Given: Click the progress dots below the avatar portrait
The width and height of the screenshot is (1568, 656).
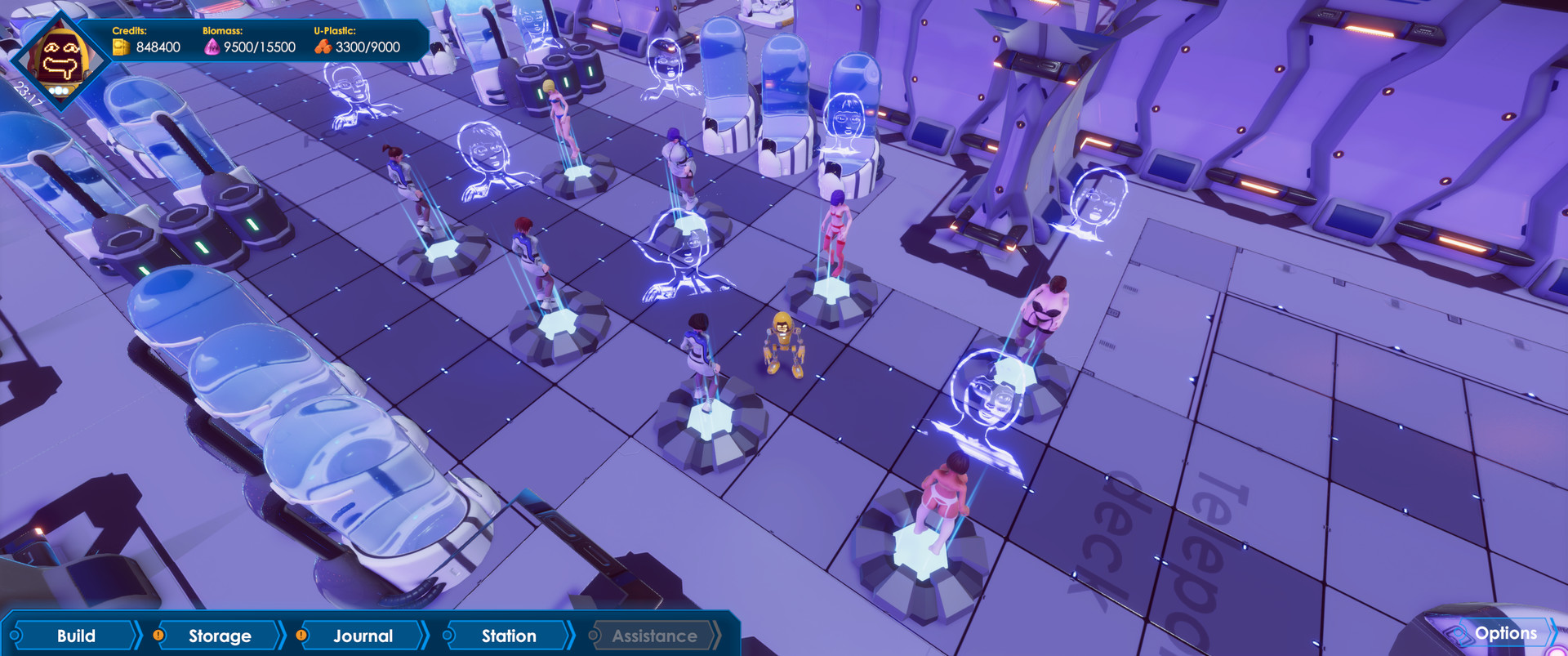Looking at the screenshot, I should [x=59, y=90].
